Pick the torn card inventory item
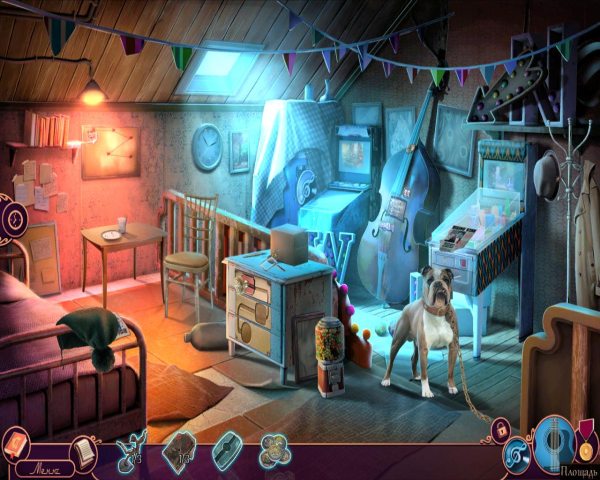 click(178, 449)
